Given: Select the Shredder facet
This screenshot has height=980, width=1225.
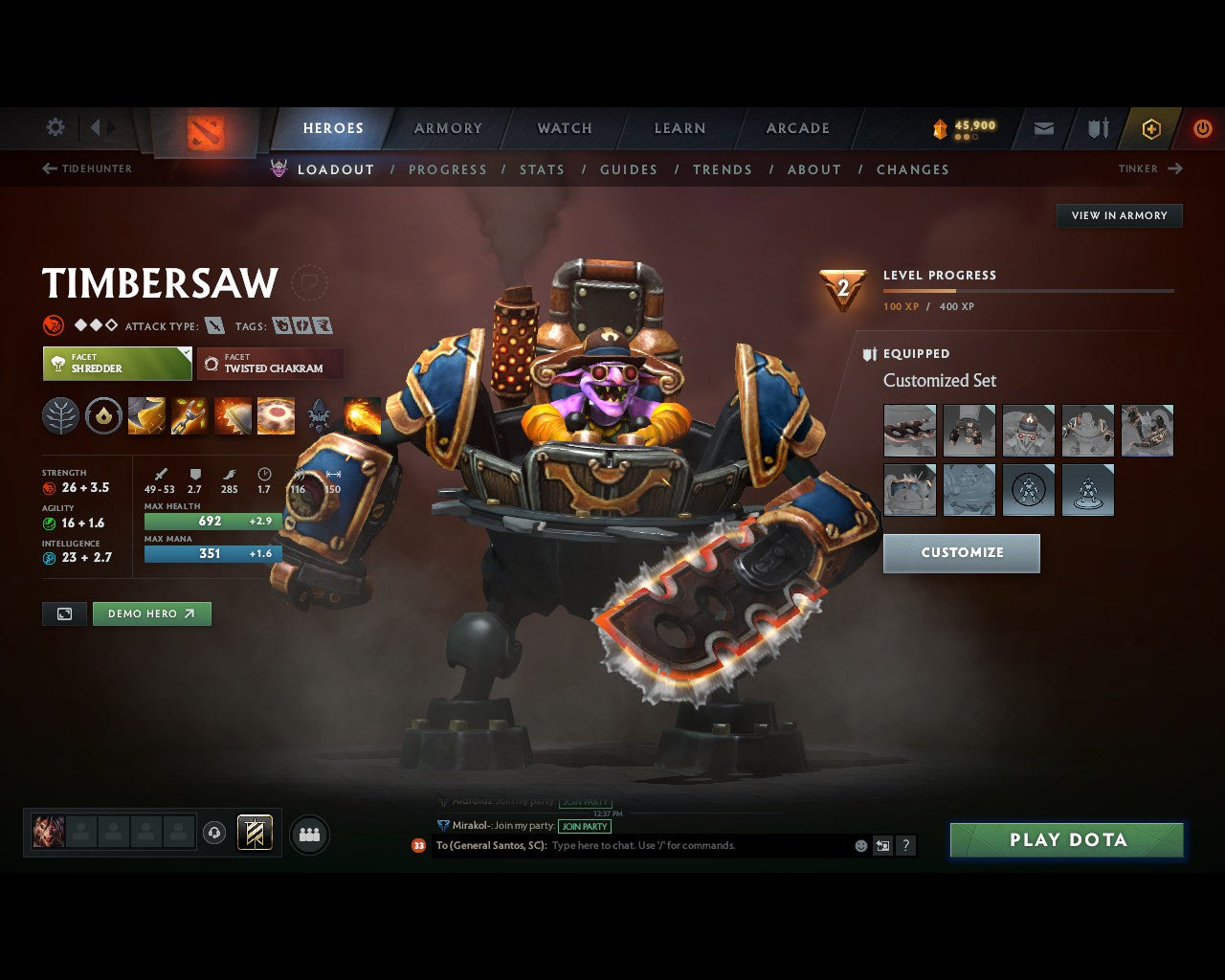Looking at the screenshot, I should click(115, 364).
